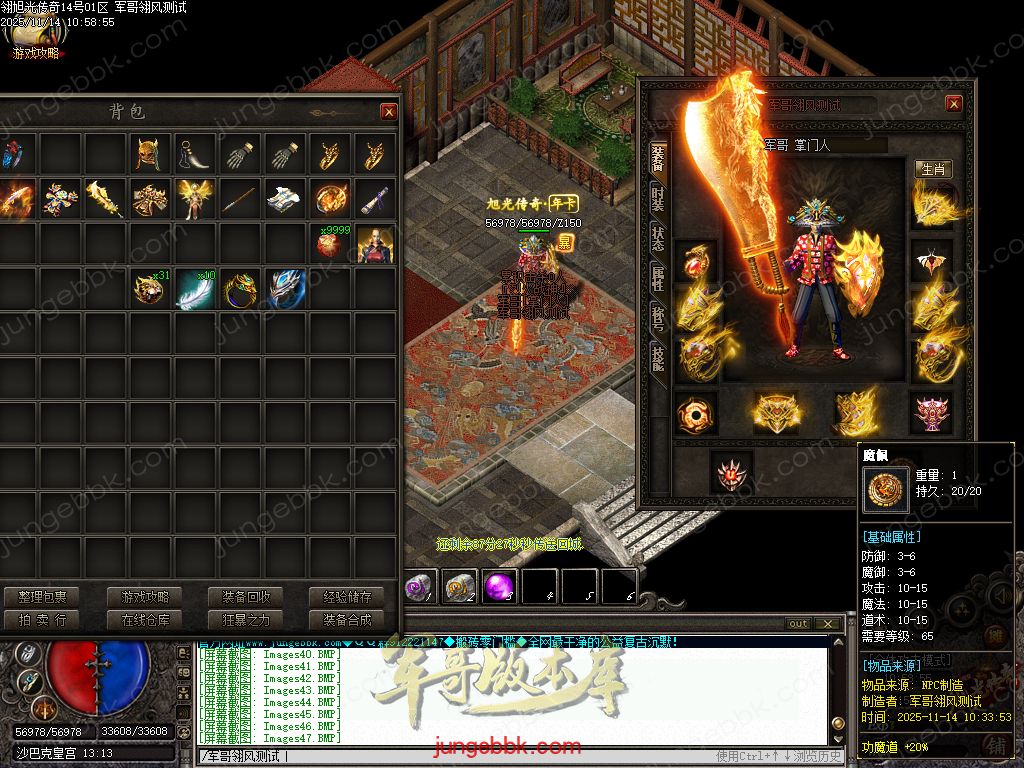The width and height of the screenshot is (1024, 768).
Task: Select the purple orb hotbar slot
Action: [x=500, y=587]
